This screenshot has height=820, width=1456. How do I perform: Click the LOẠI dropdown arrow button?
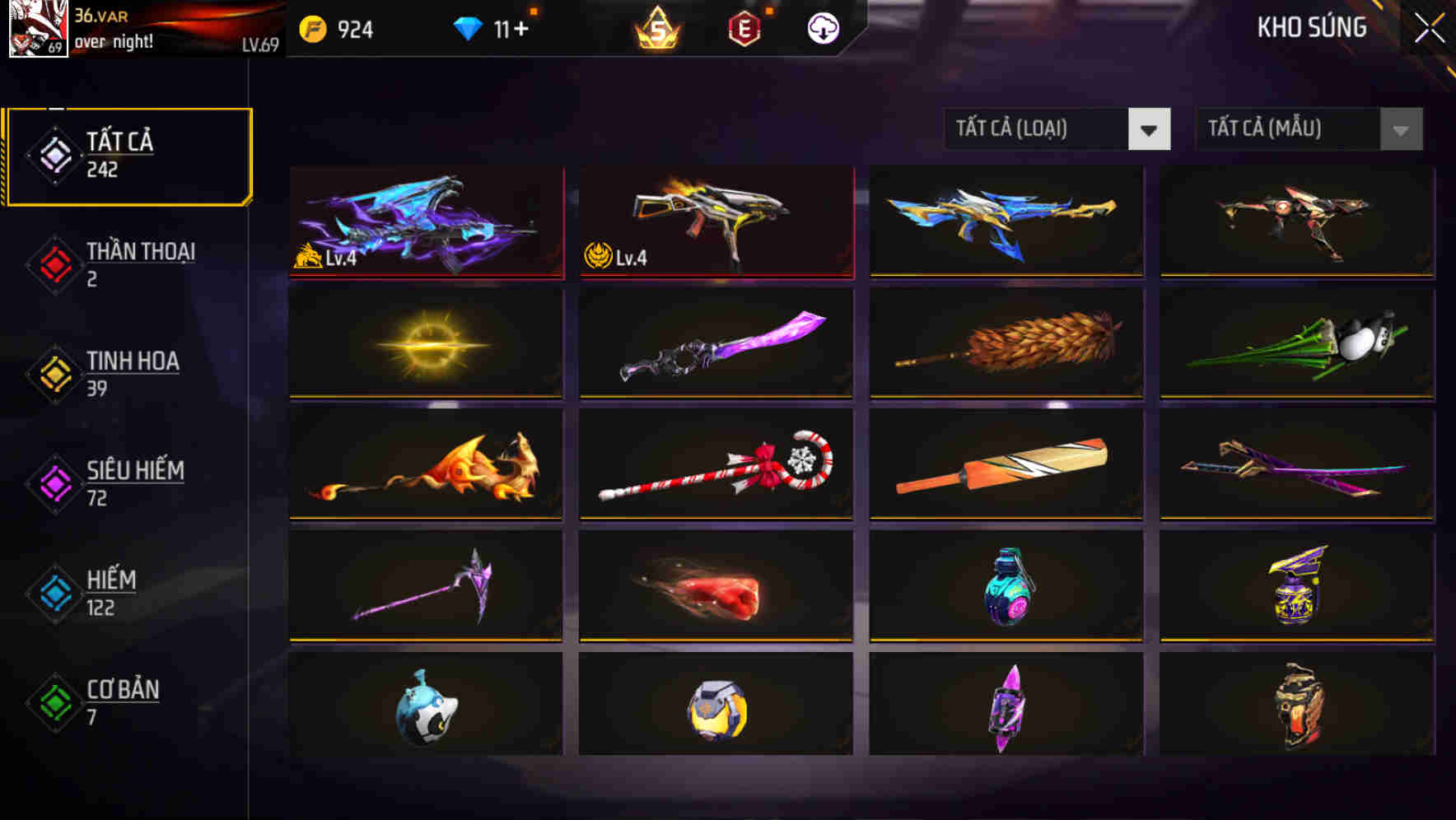(x=1150, y=129)
